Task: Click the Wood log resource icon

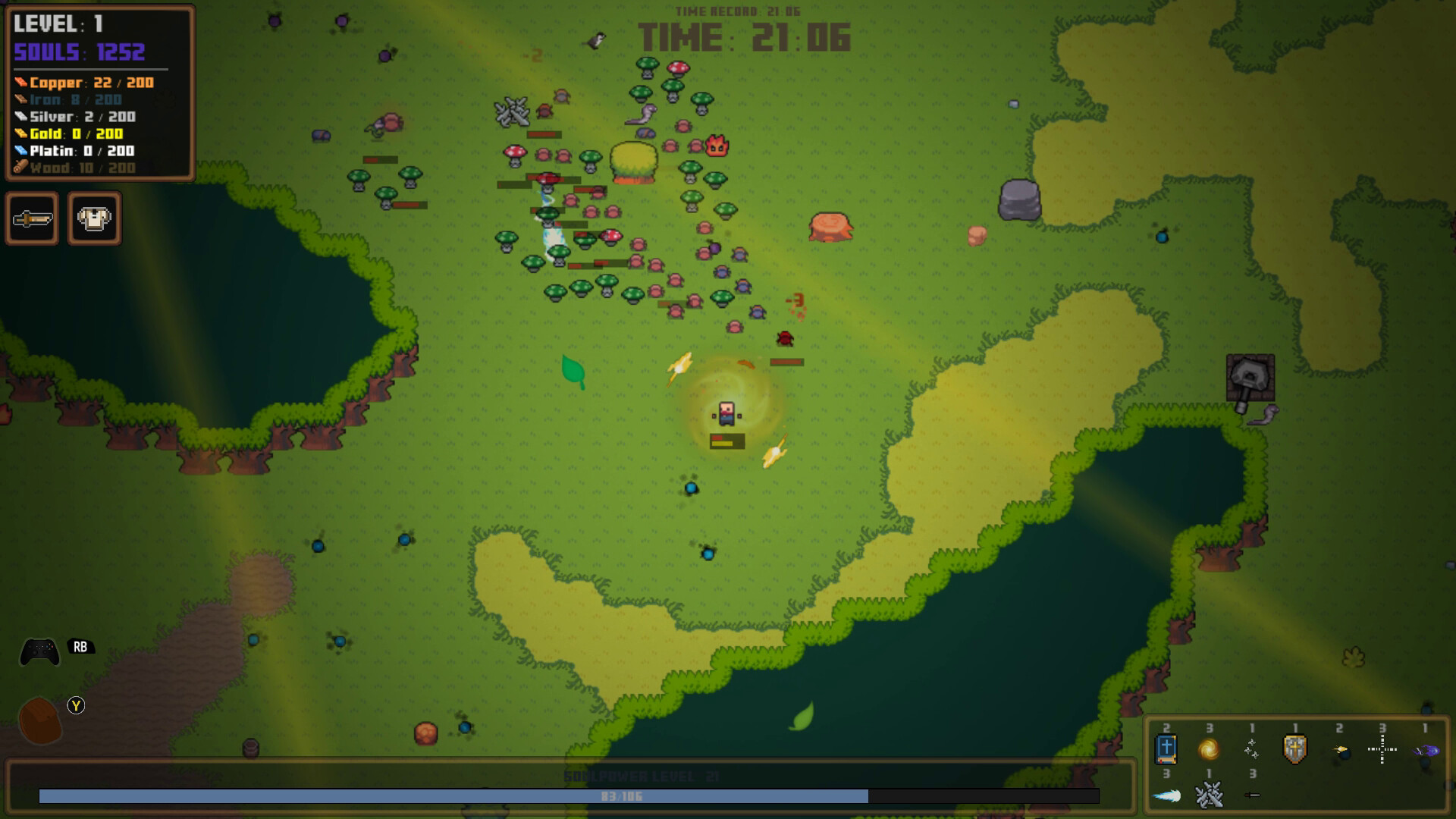Action: [x=21, y=168]
